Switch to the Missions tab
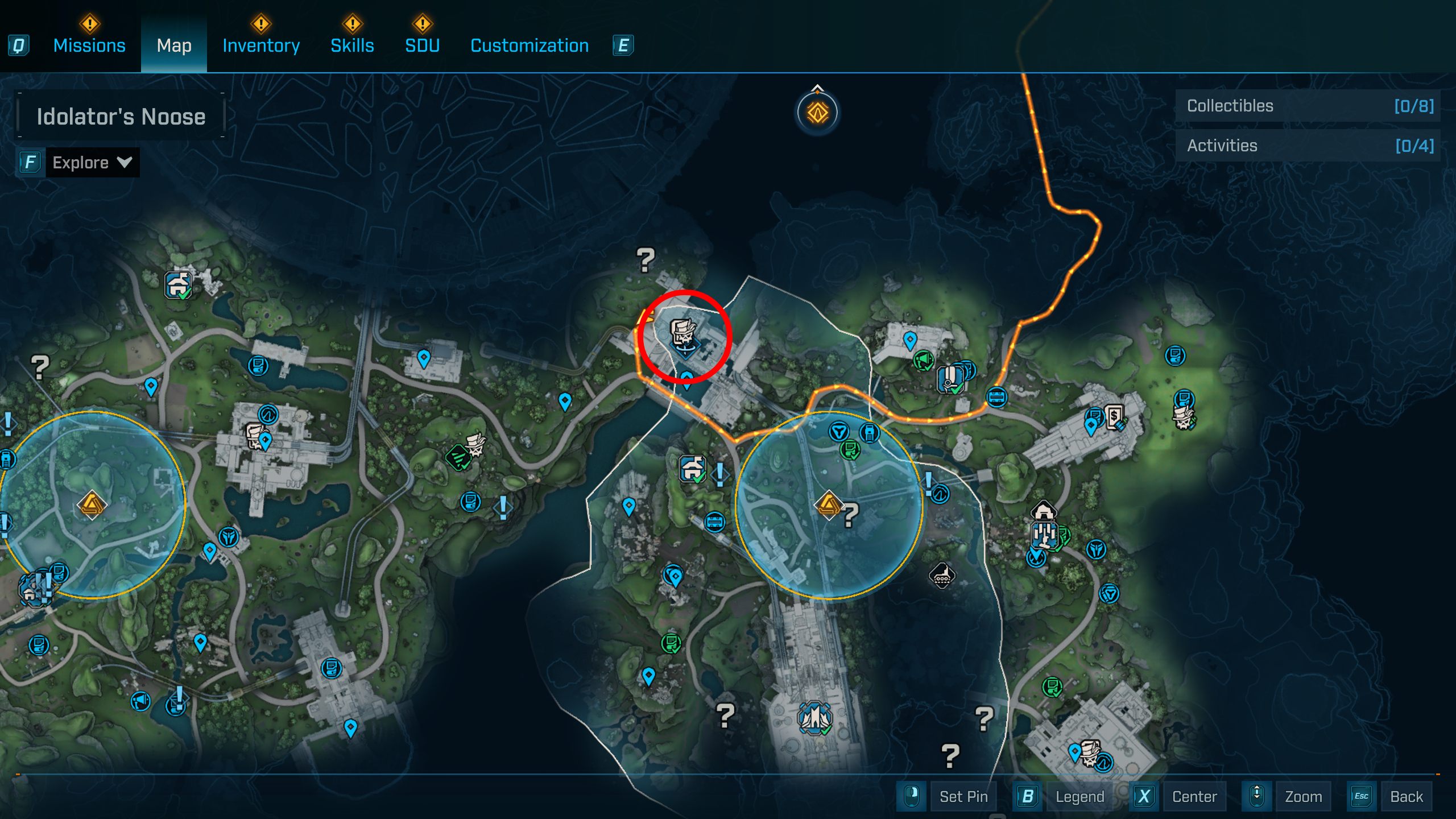The image size is (1456, 819). (89, 45)
